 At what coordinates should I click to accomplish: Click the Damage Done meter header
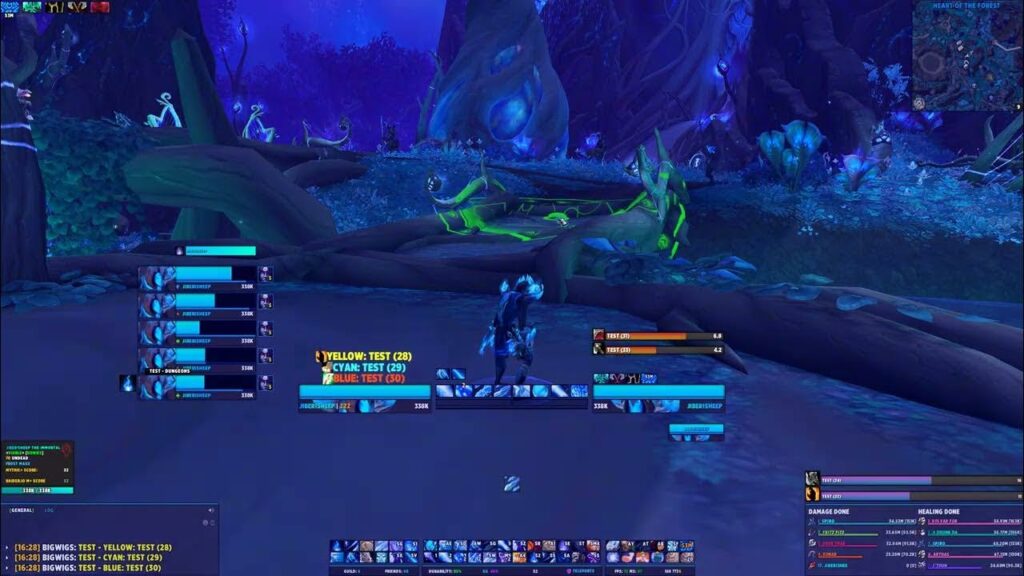(833, 511)
